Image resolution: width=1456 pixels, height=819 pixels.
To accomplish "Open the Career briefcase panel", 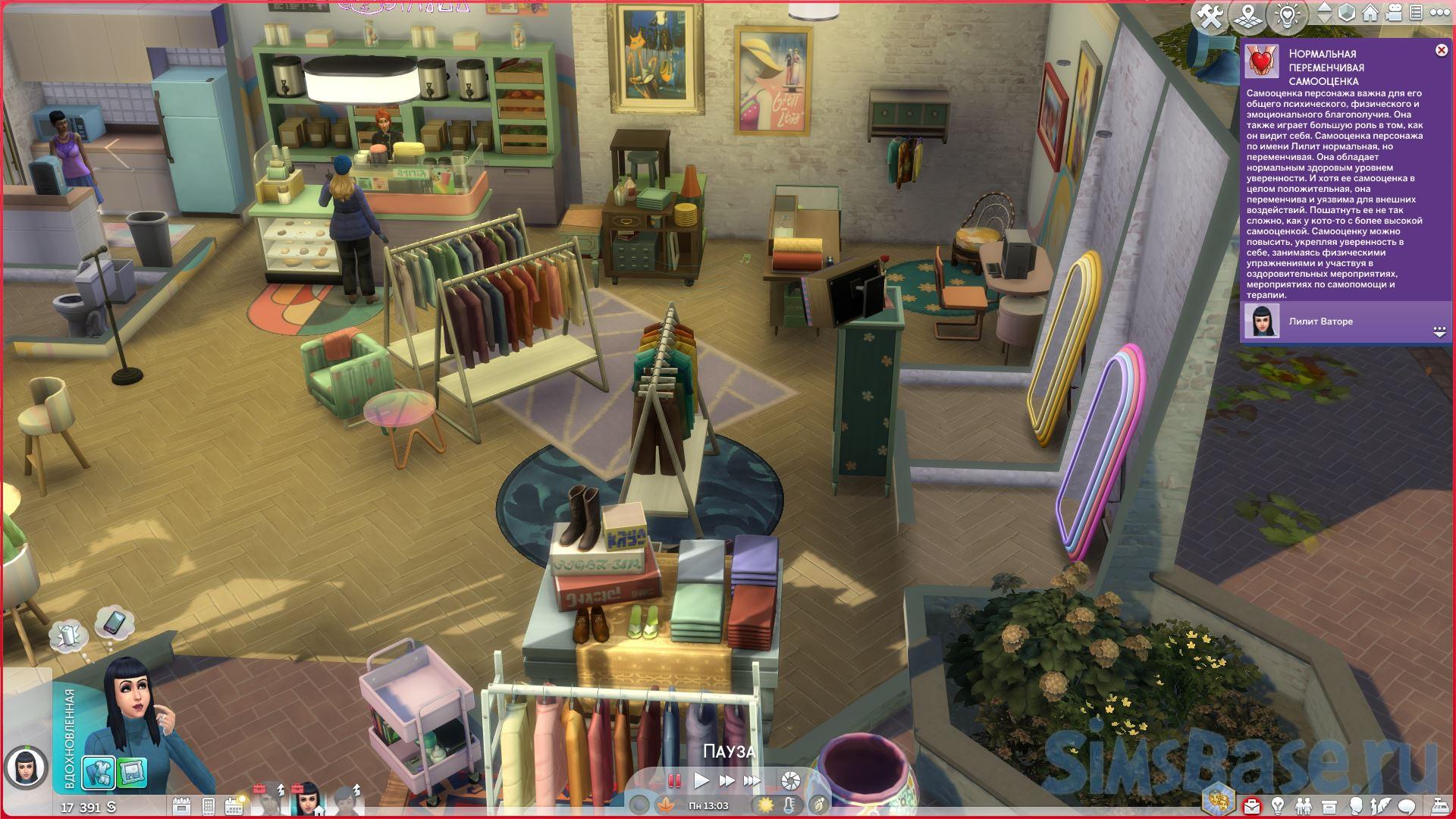I will (1252, 805).
